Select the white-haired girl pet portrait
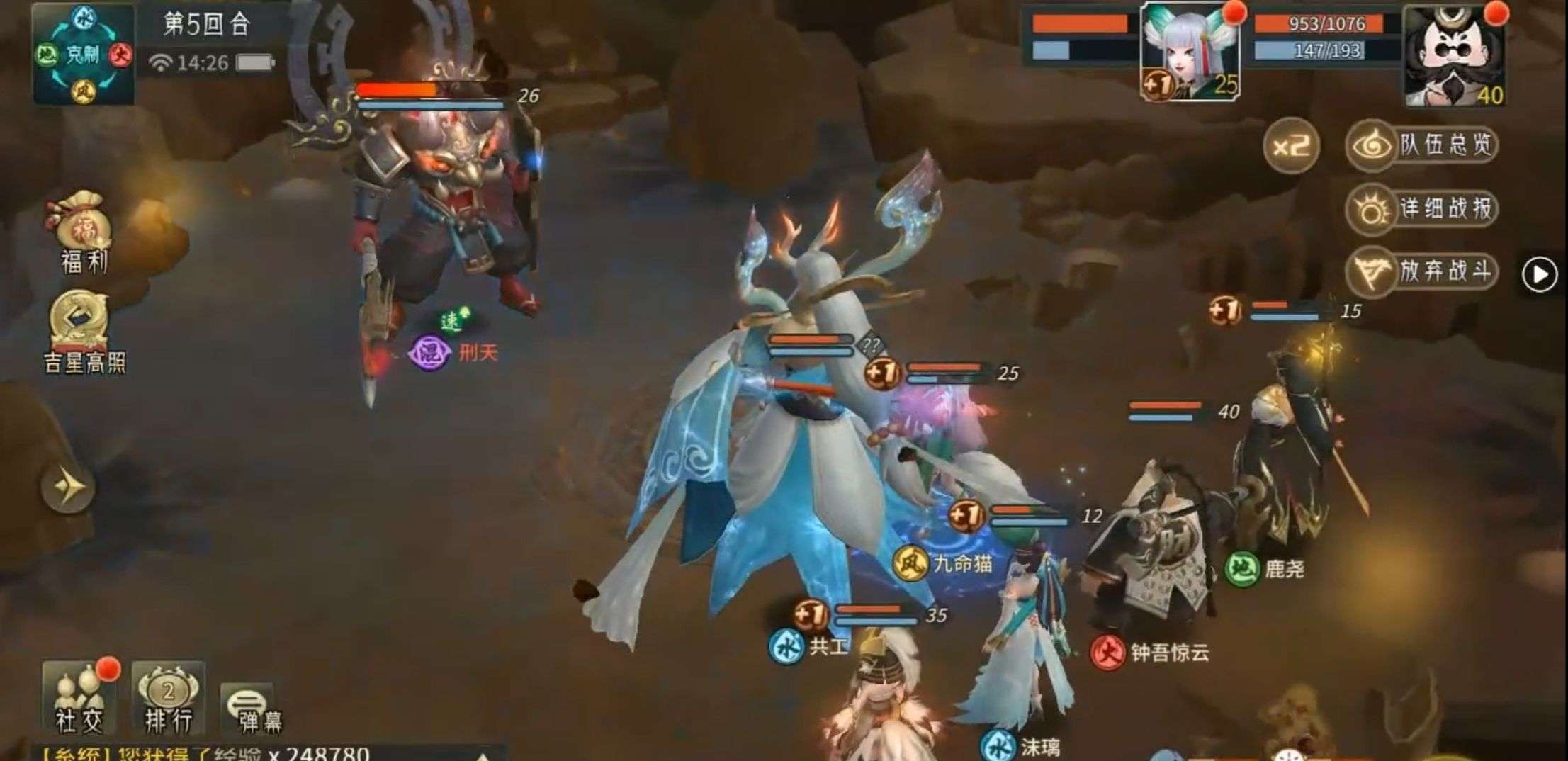The width and height of the screenshot is (1568, 761). [1190, 52]
